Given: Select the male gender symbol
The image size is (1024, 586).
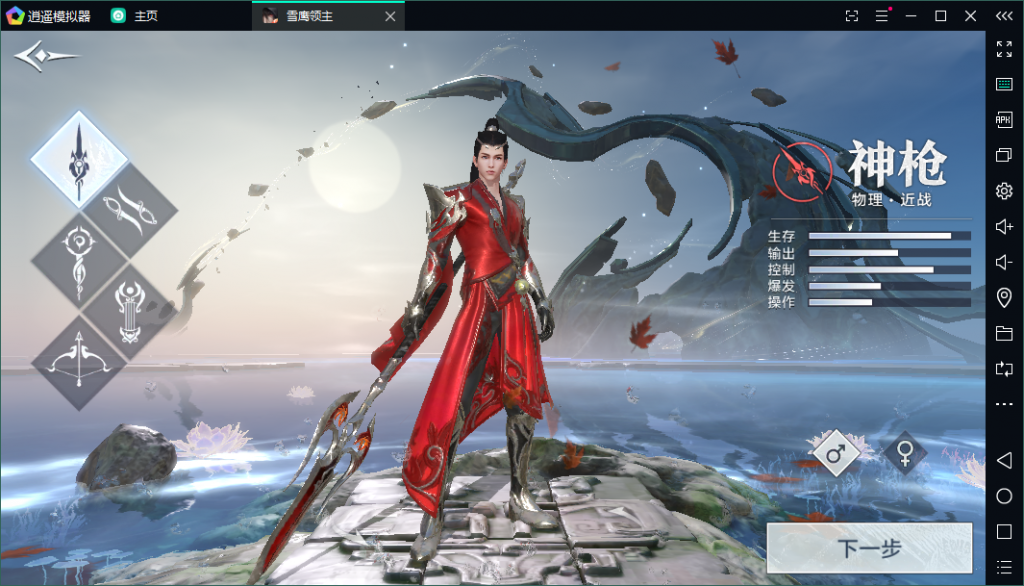Looking at the screenshot, I should 836,454.
